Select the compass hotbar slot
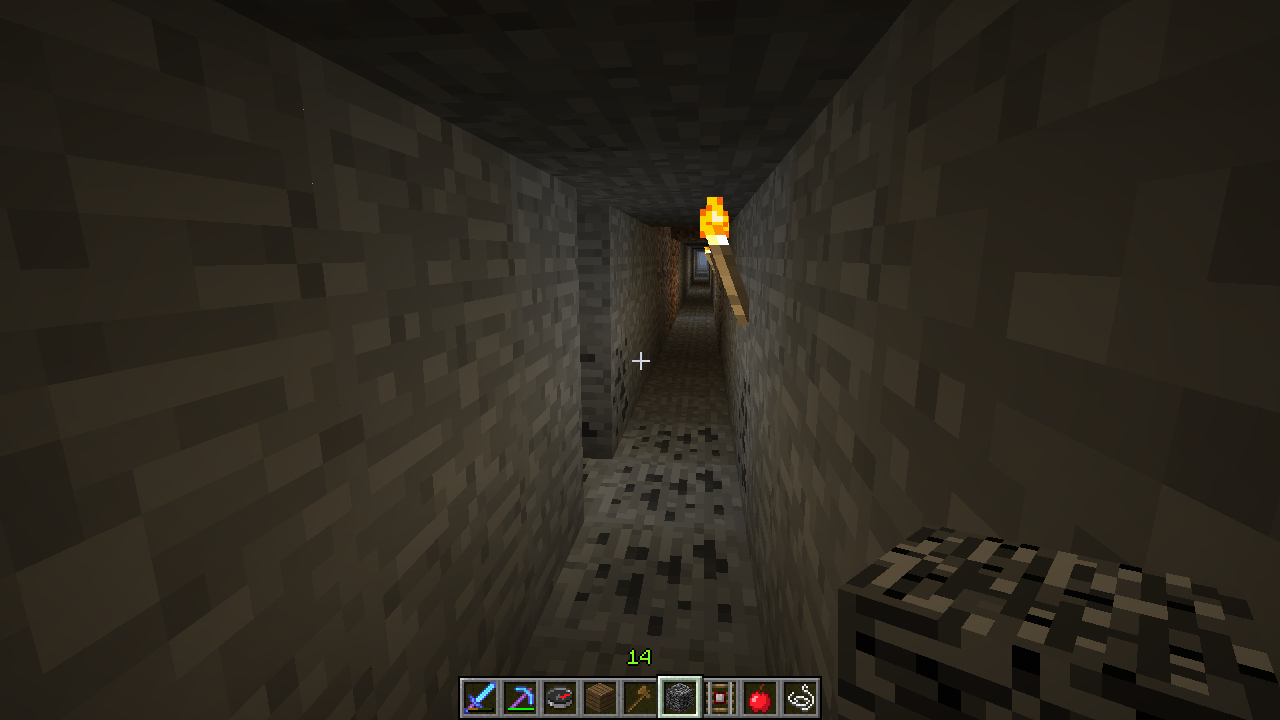The image size is (1280, 720). click(x=560, y=697)
